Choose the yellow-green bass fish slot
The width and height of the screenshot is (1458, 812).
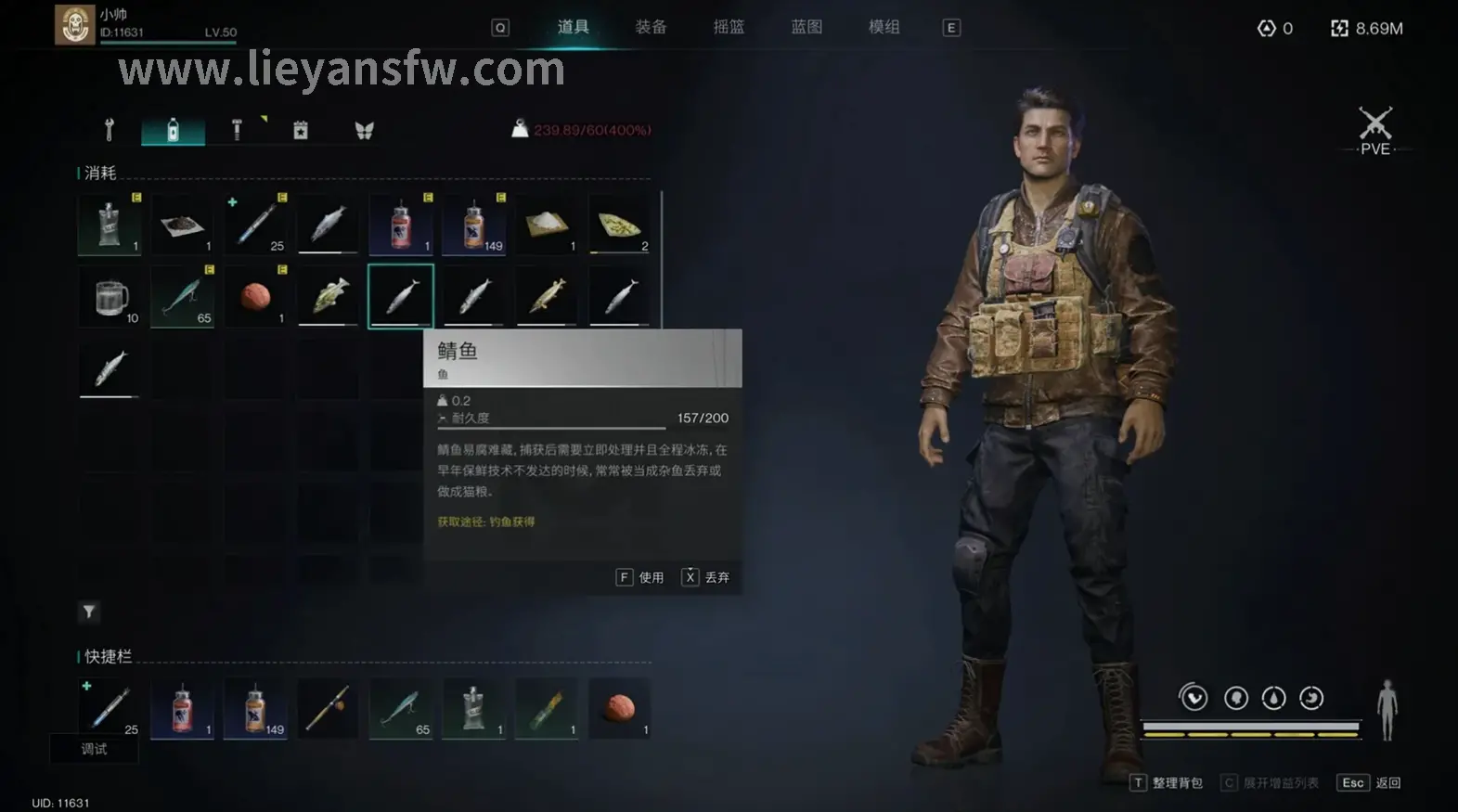[329, 297]
